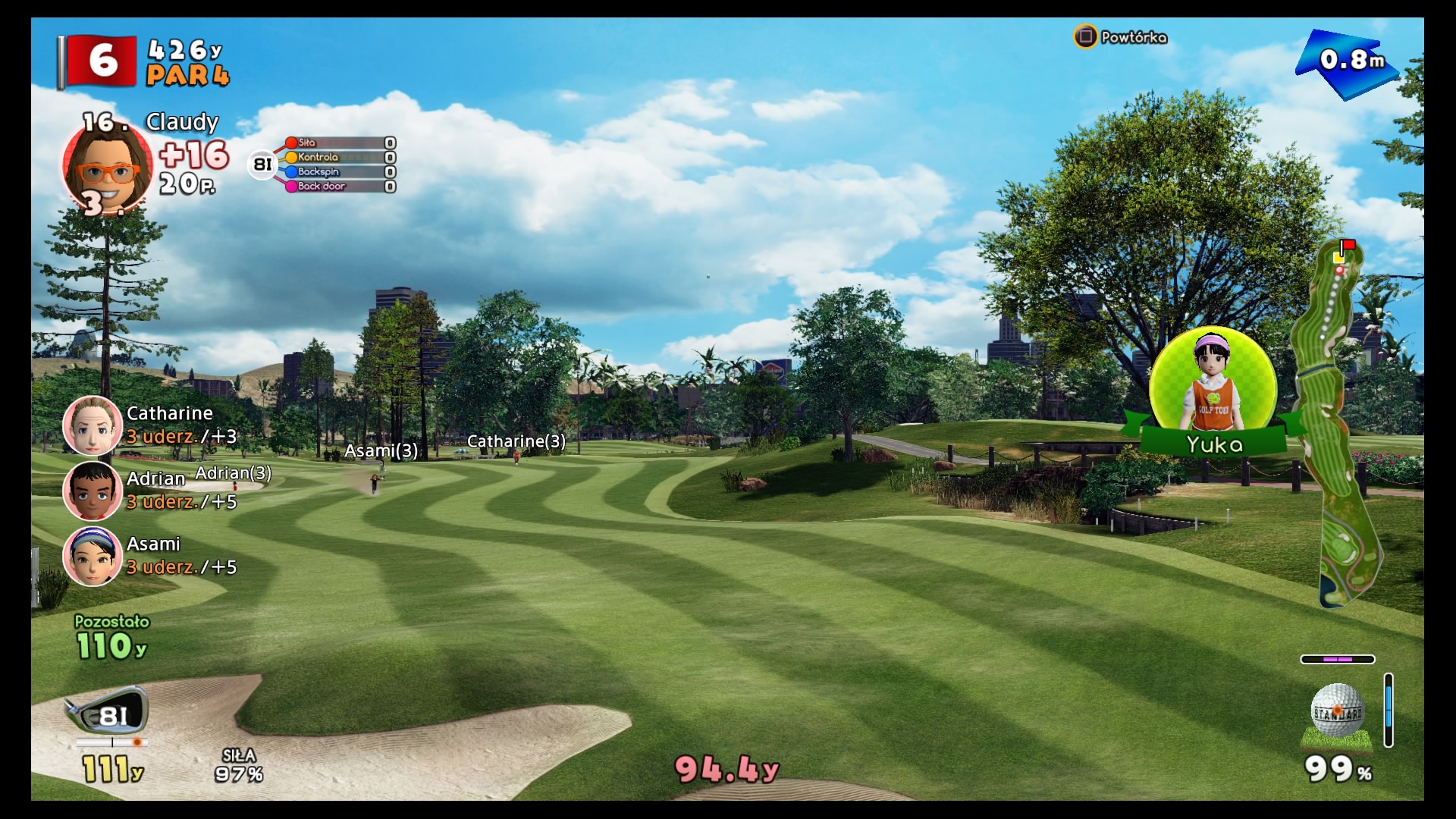Select Adrian's player portrait
This screenshot has width=1456, height=819.
pos(92,491)
